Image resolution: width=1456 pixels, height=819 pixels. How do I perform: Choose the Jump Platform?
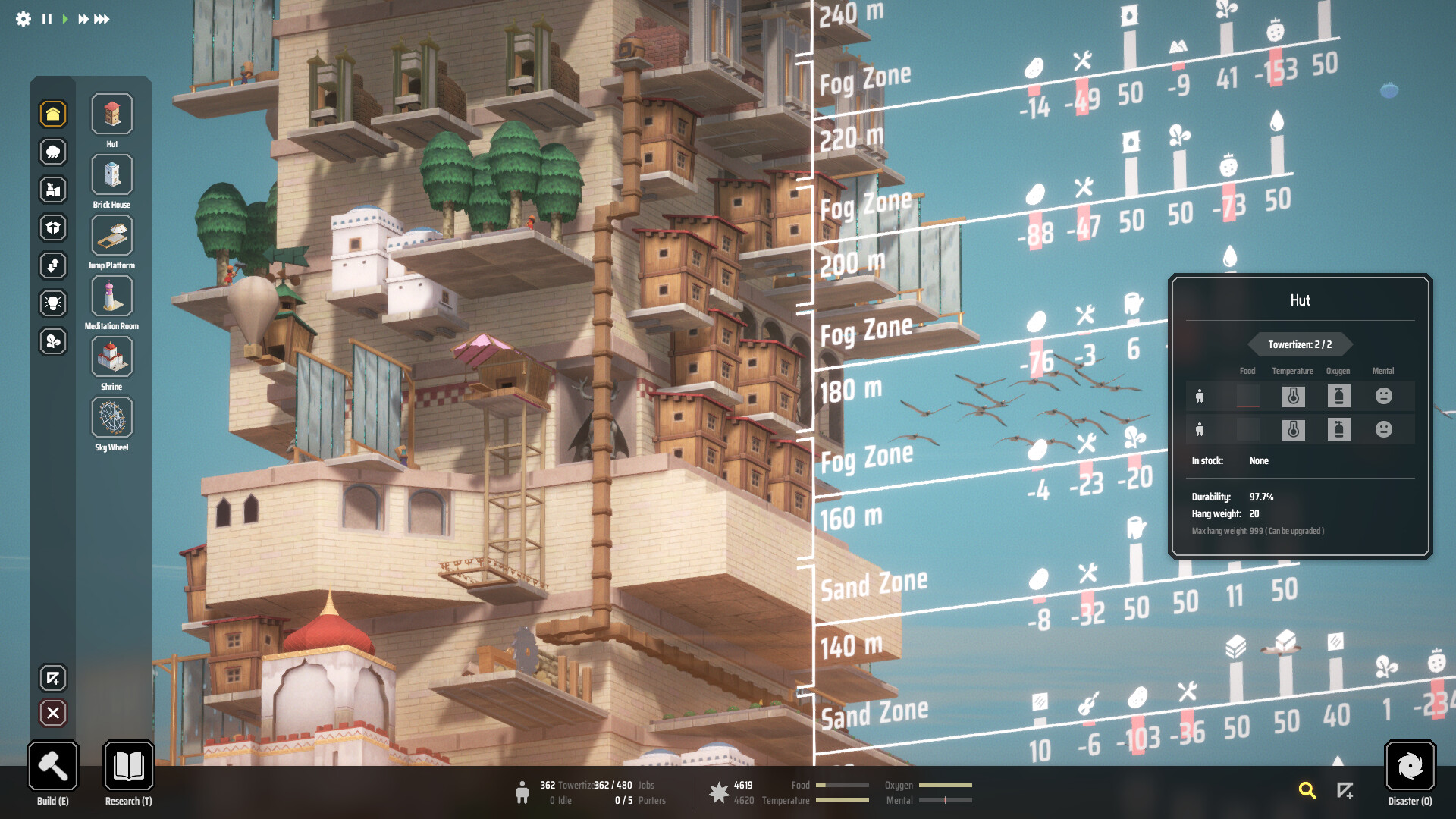[111, 235]
